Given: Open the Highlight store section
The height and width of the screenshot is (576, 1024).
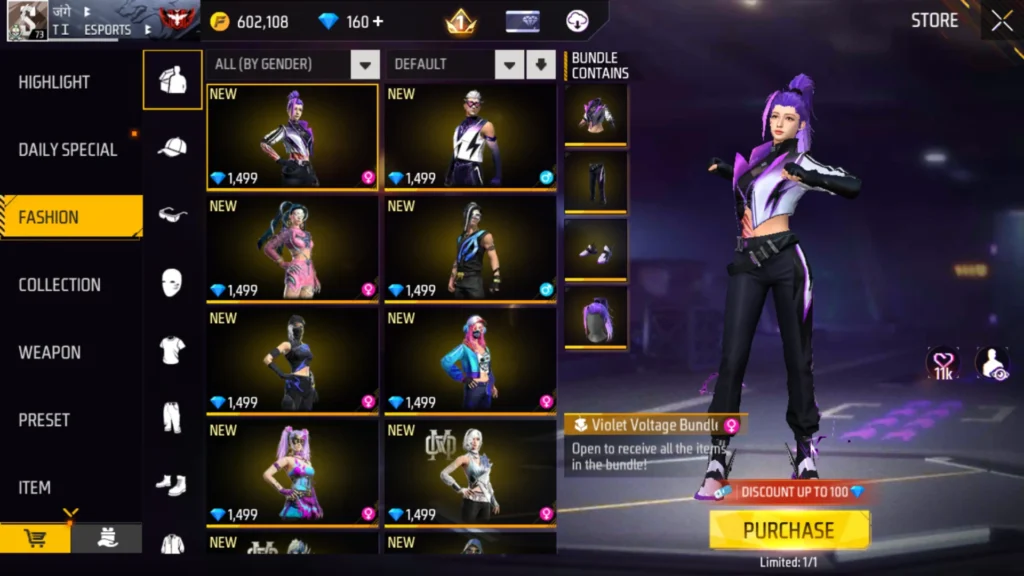Looking at the screenshot, I should (x=54, y=82).
